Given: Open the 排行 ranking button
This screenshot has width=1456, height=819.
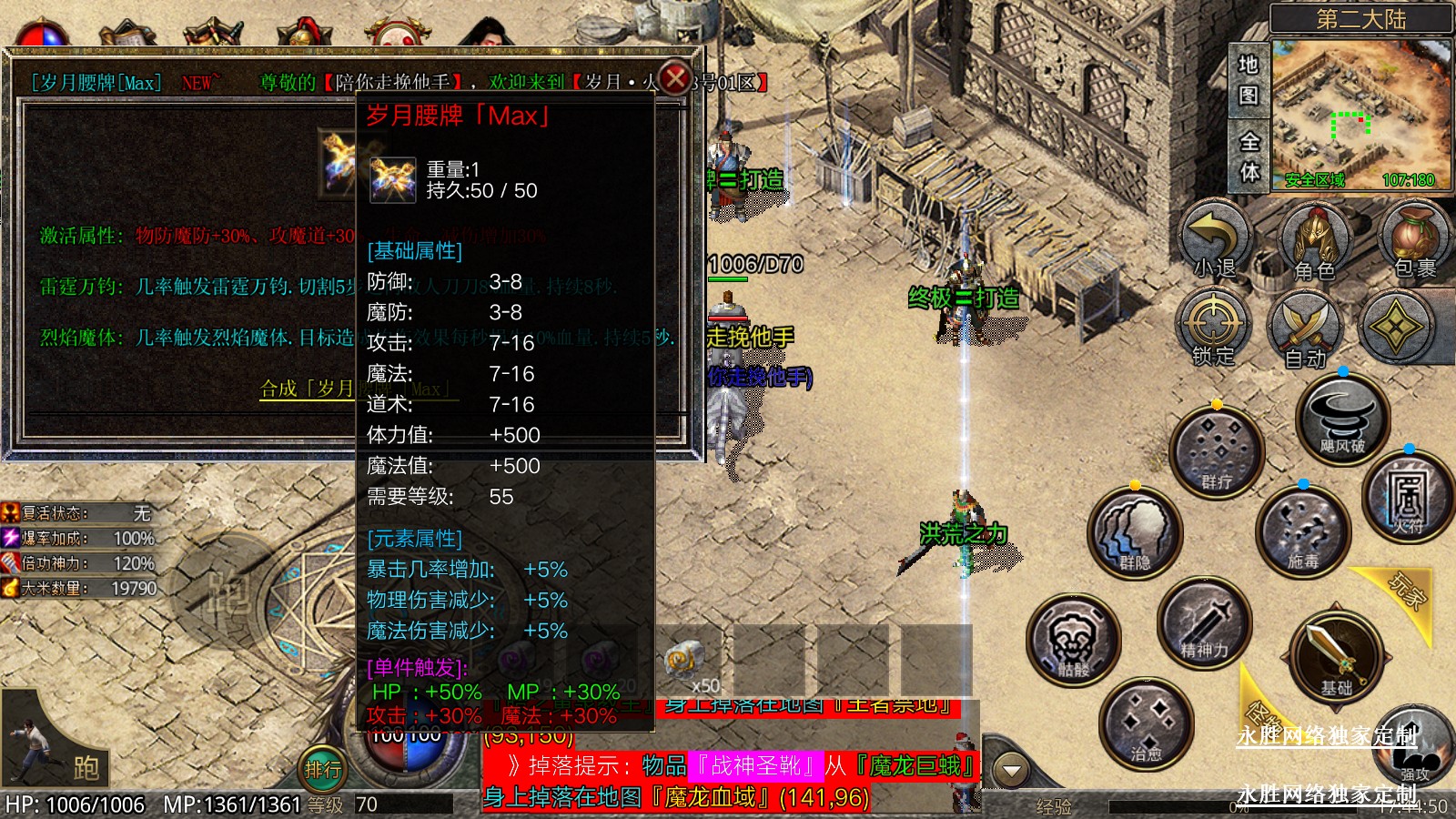Looking at the screenshot, I should pyautogui.click(x=324, y=770).
